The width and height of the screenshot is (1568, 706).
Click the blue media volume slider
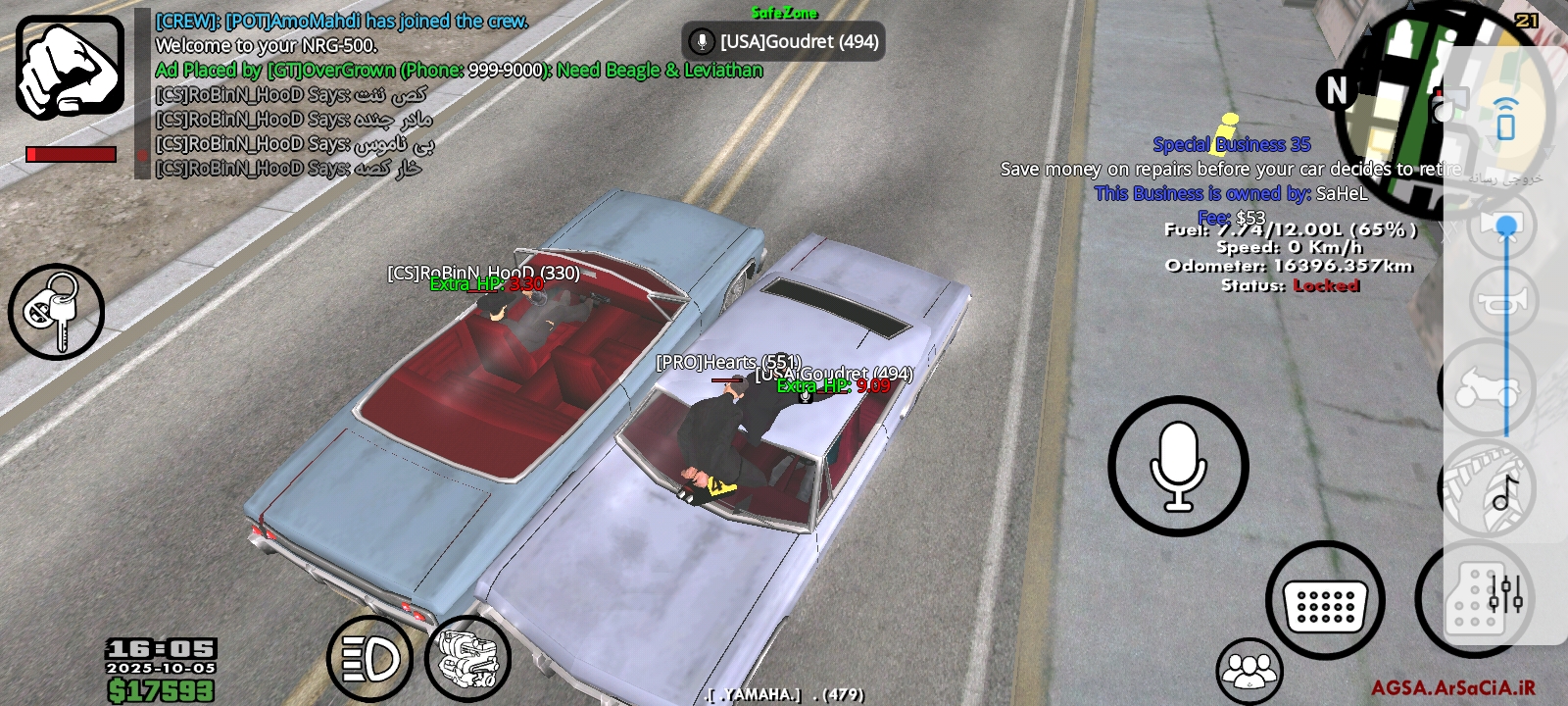point(1506,324)
